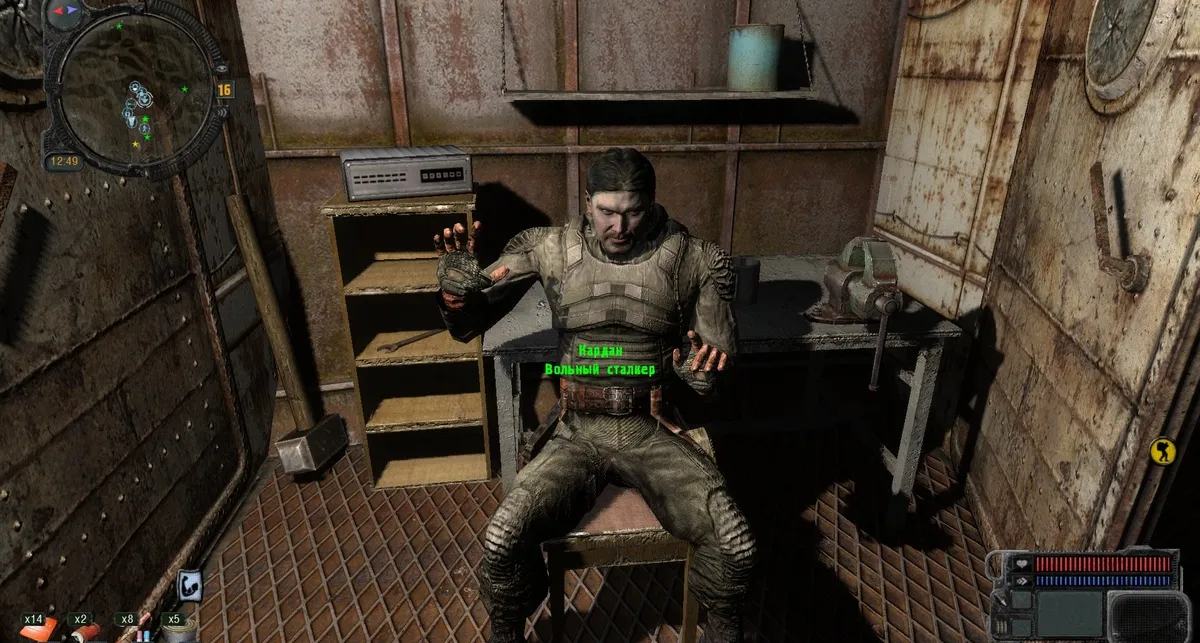Use the red canister quick slot marked x2
The image size is (1200, 643).
coord(85,631)
